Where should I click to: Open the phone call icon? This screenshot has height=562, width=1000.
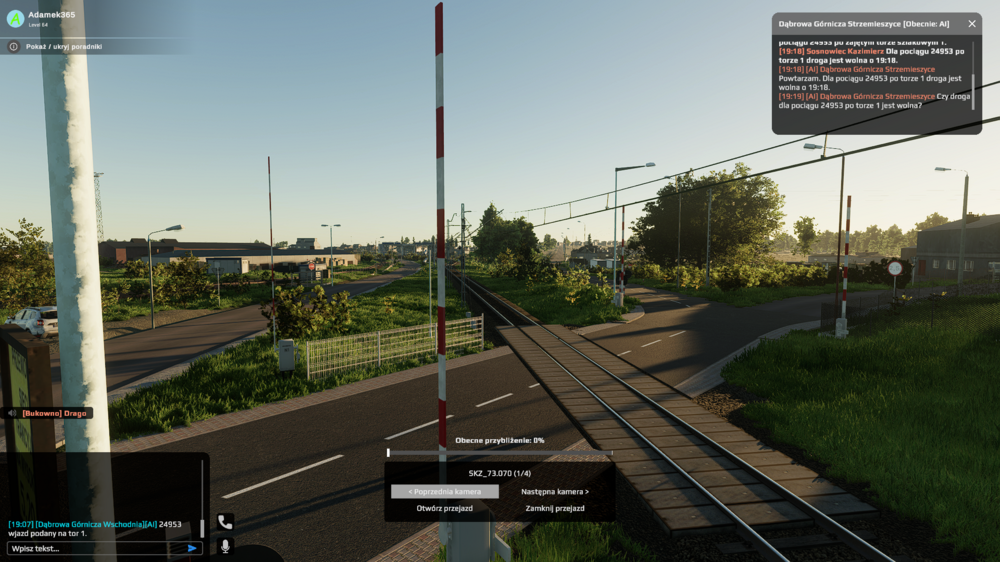pyautogui.click(x=225, y=522)
